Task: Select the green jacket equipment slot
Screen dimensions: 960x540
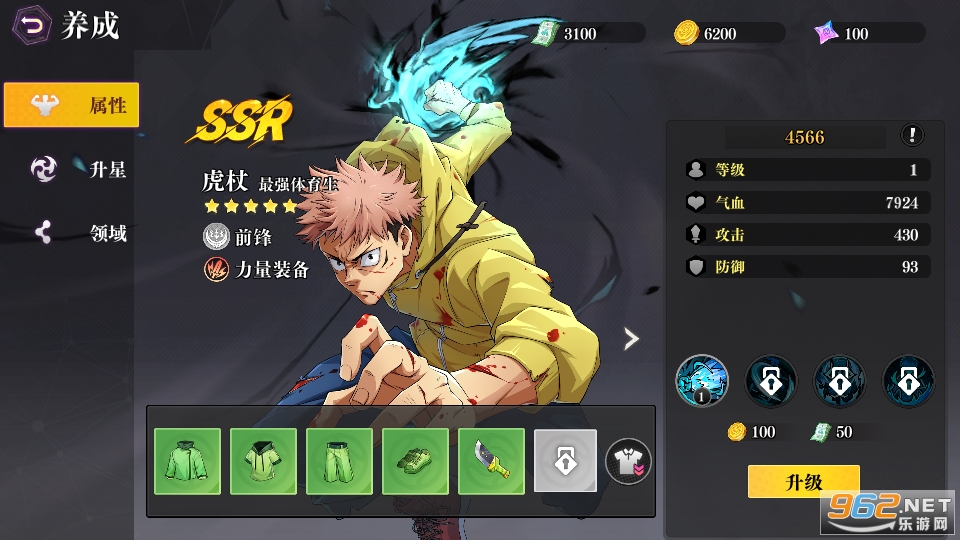Action: coord(187,461)
